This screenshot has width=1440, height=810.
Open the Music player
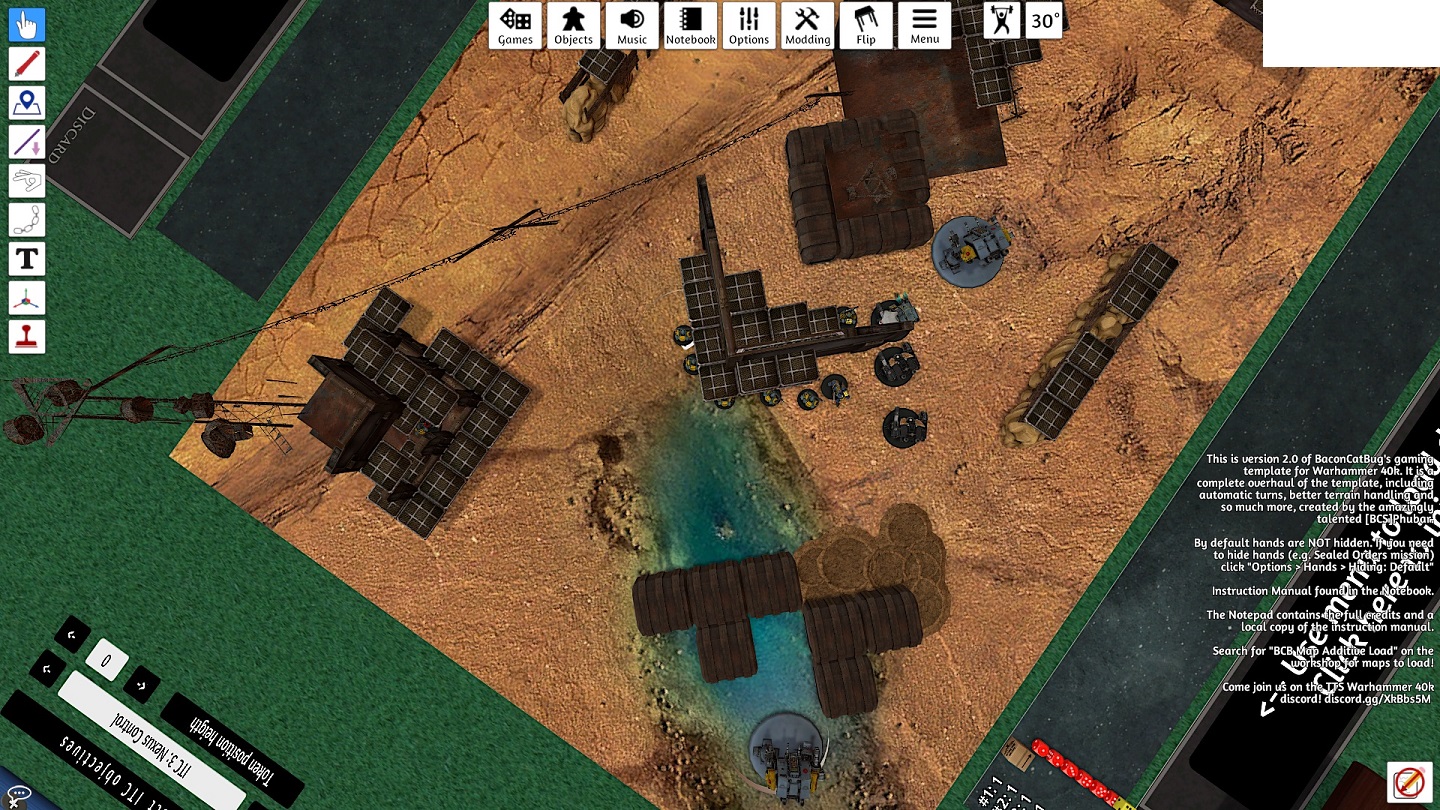coord(632,25)
